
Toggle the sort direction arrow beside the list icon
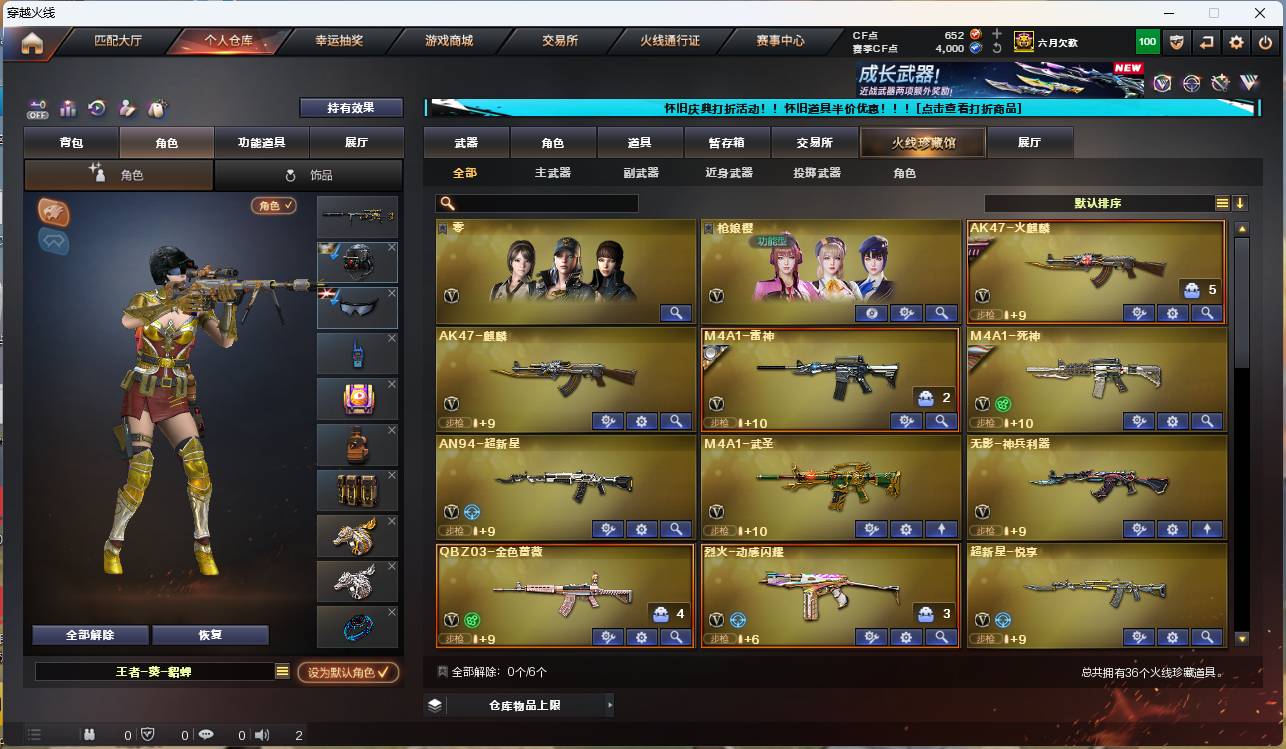[1240, 201]
